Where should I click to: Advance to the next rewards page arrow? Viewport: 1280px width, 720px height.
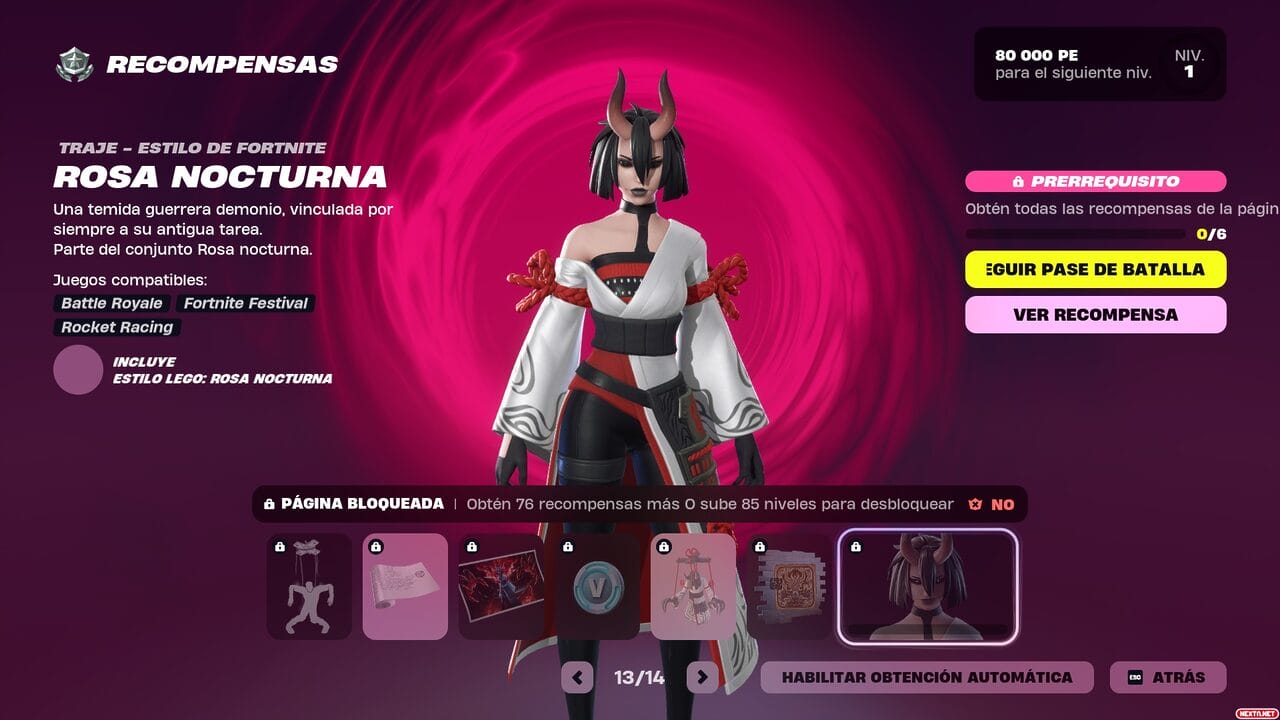click(x=702, y=677)
